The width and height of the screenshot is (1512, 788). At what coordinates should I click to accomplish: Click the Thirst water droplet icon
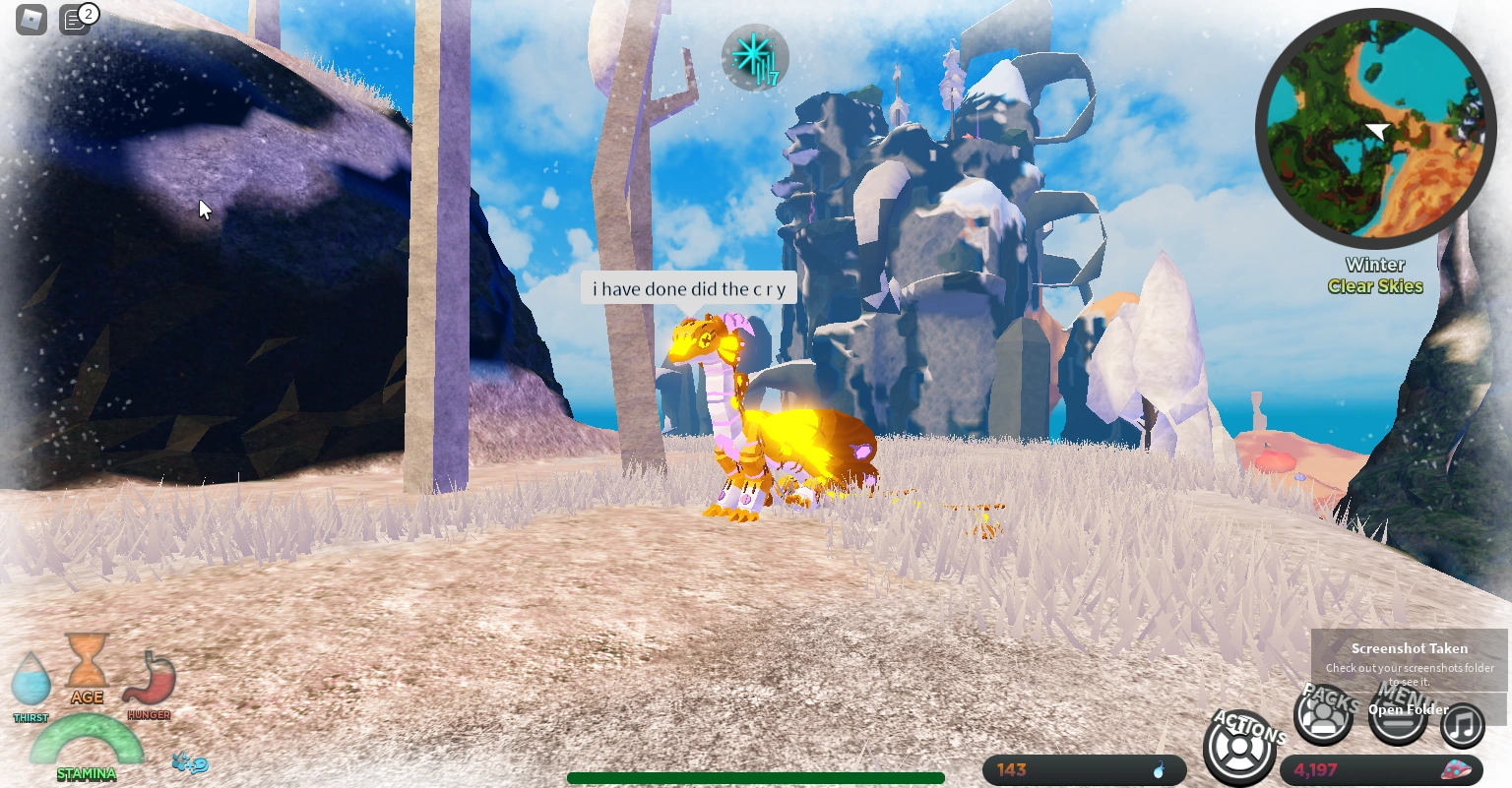click(31, 681)
